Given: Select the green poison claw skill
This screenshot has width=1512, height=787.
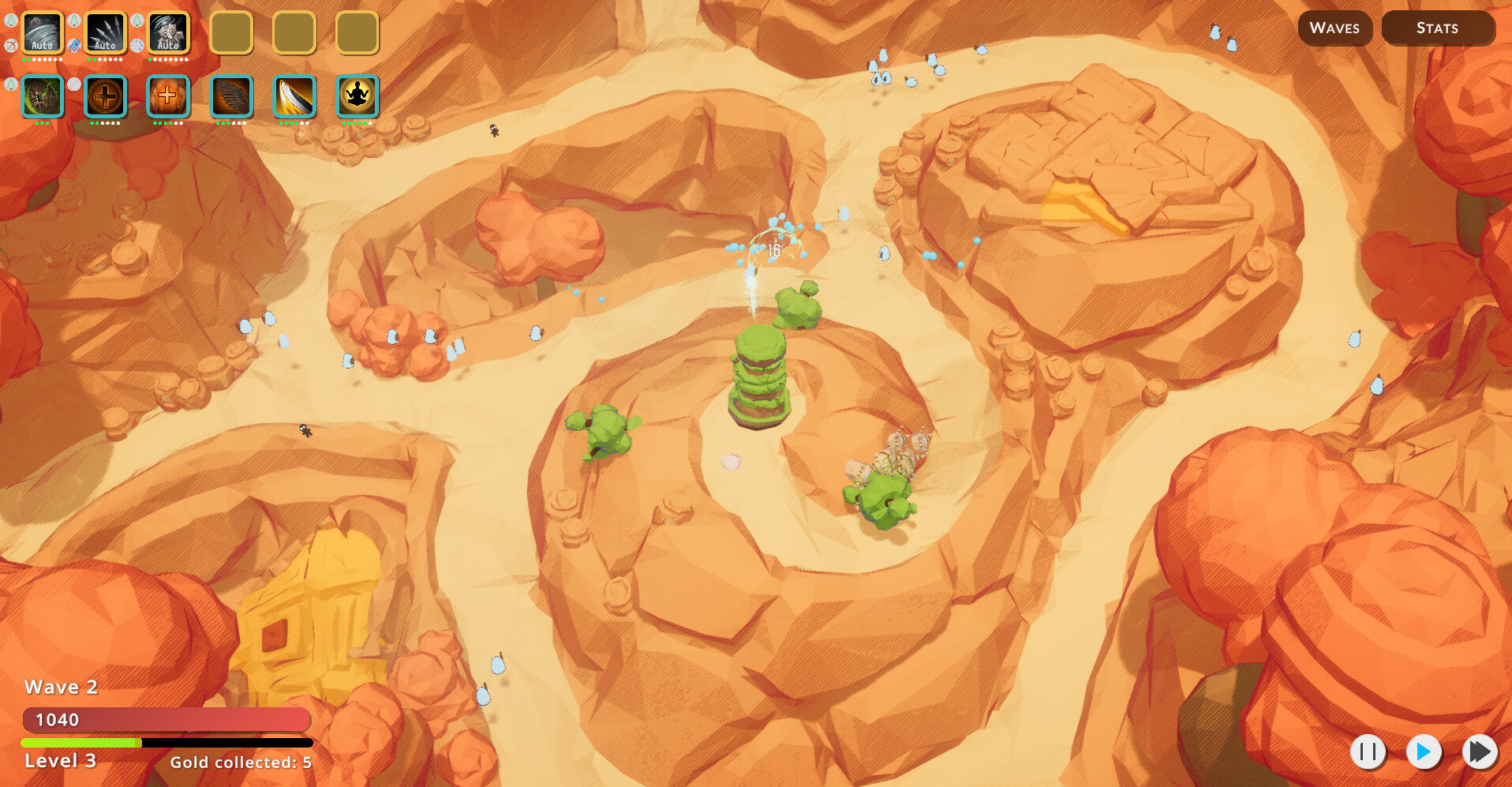Looking at the screenshot, I should [x=43, y=97].
